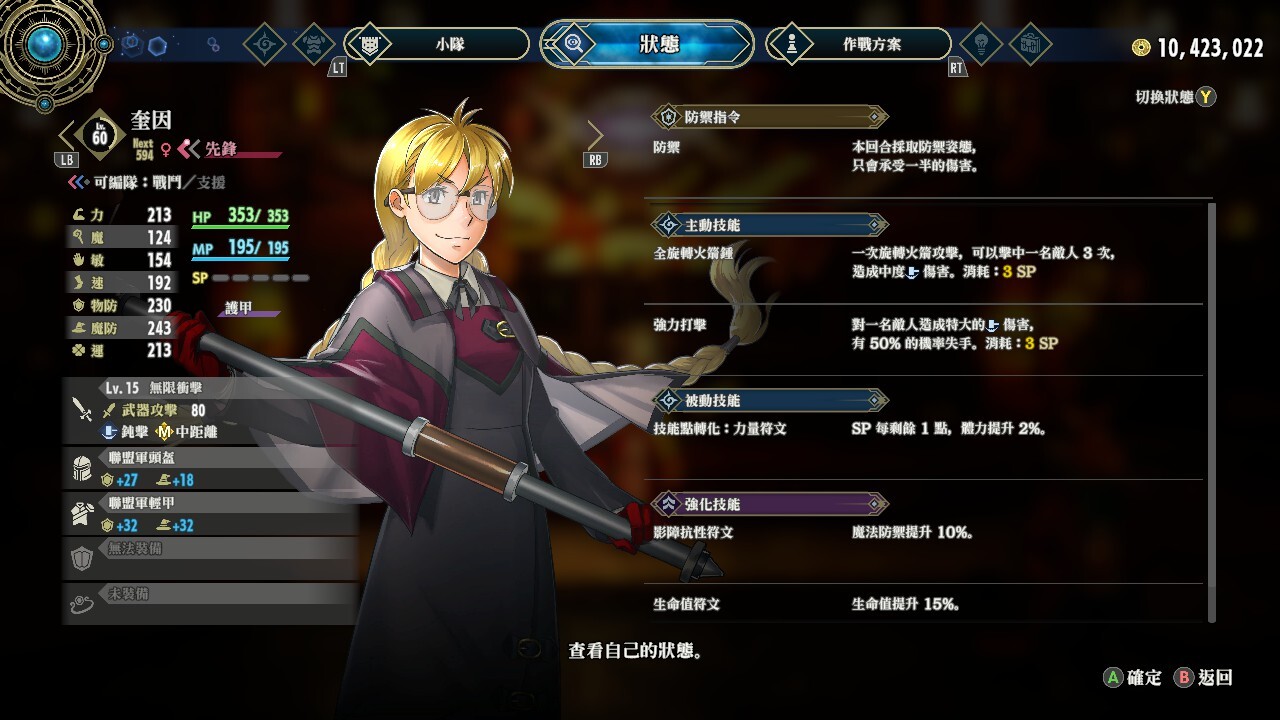The image size is (1280, 720).
Task: Select the 強力打擊 active skill
Action: click(930, 335)
